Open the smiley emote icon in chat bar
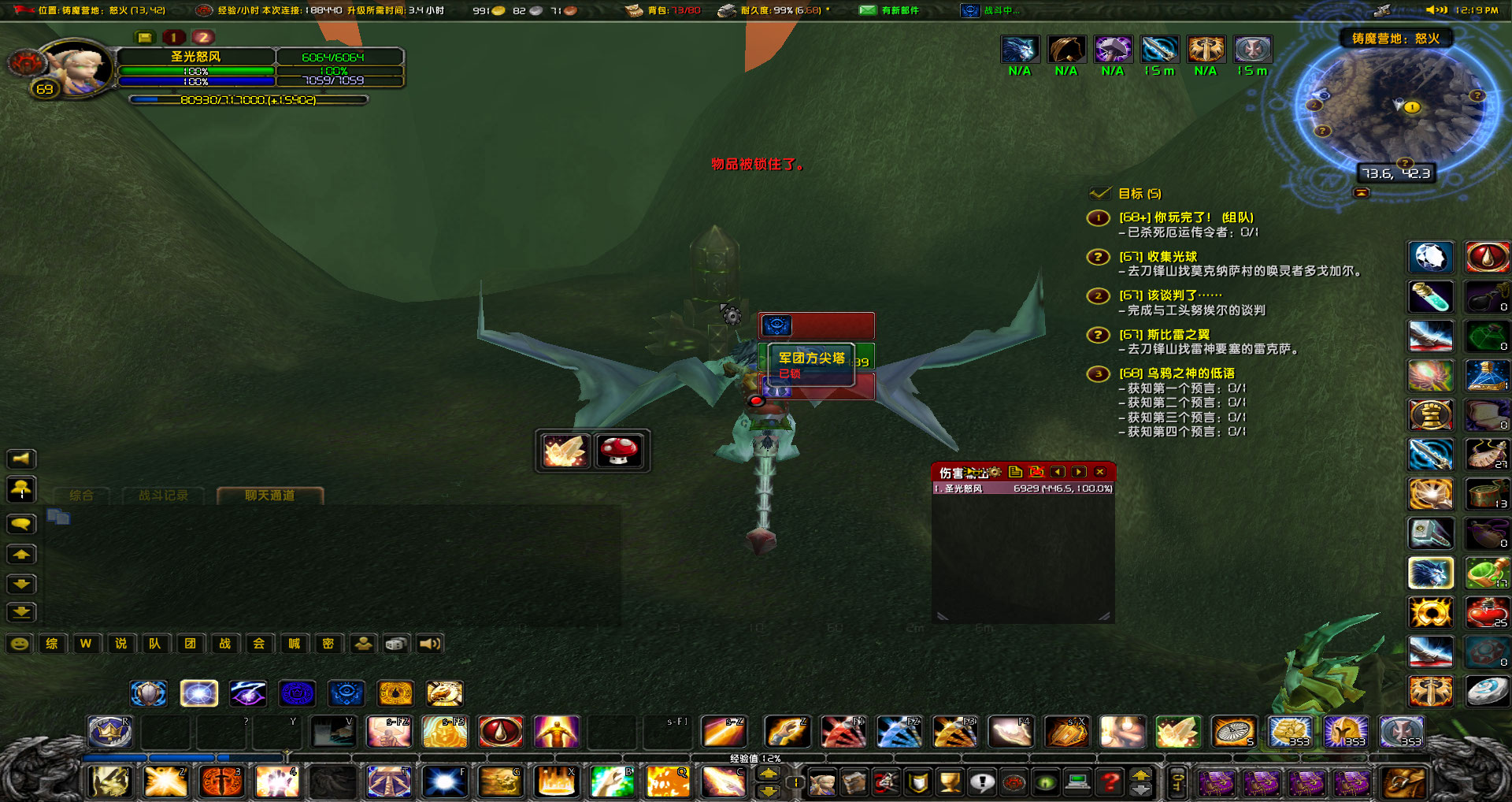The height and width of the screenshot is (802, 1512). click(20, 644)
